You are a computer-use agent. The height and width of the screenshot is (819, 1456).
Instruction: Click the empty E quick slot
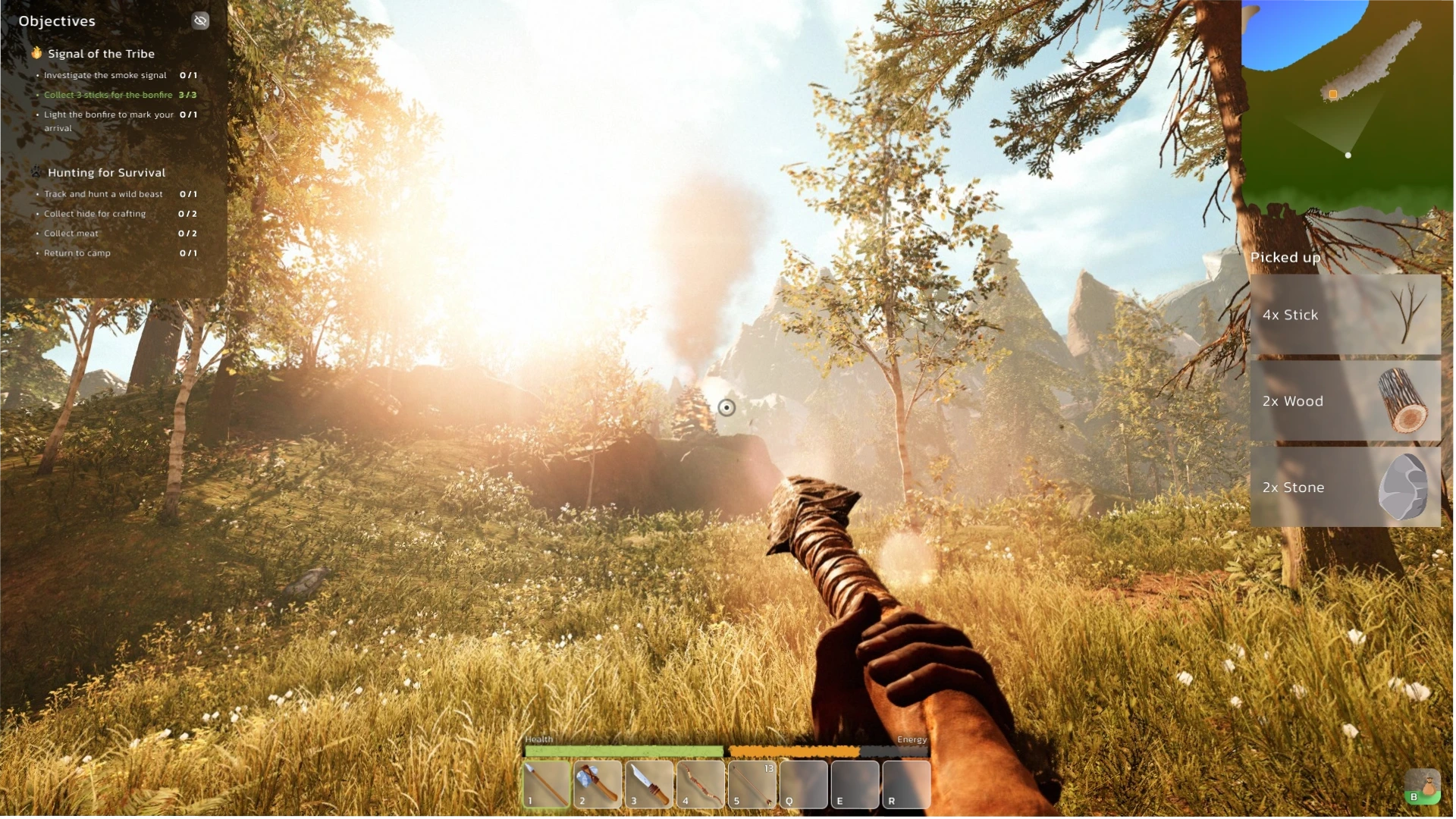tap(855, 785)
